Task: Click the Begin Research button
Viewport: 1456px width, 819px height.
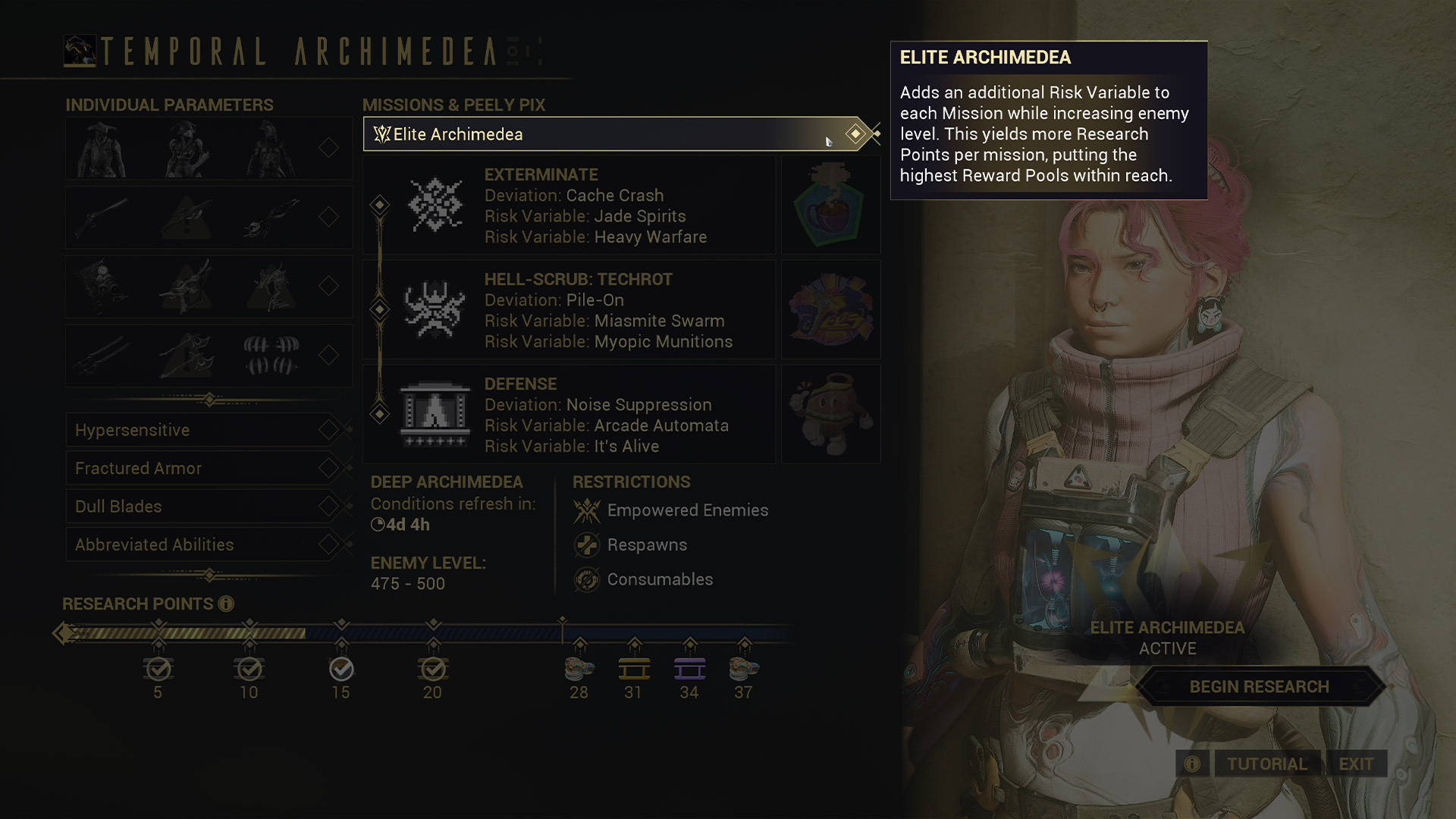Action: click(x=1259, y=687)
